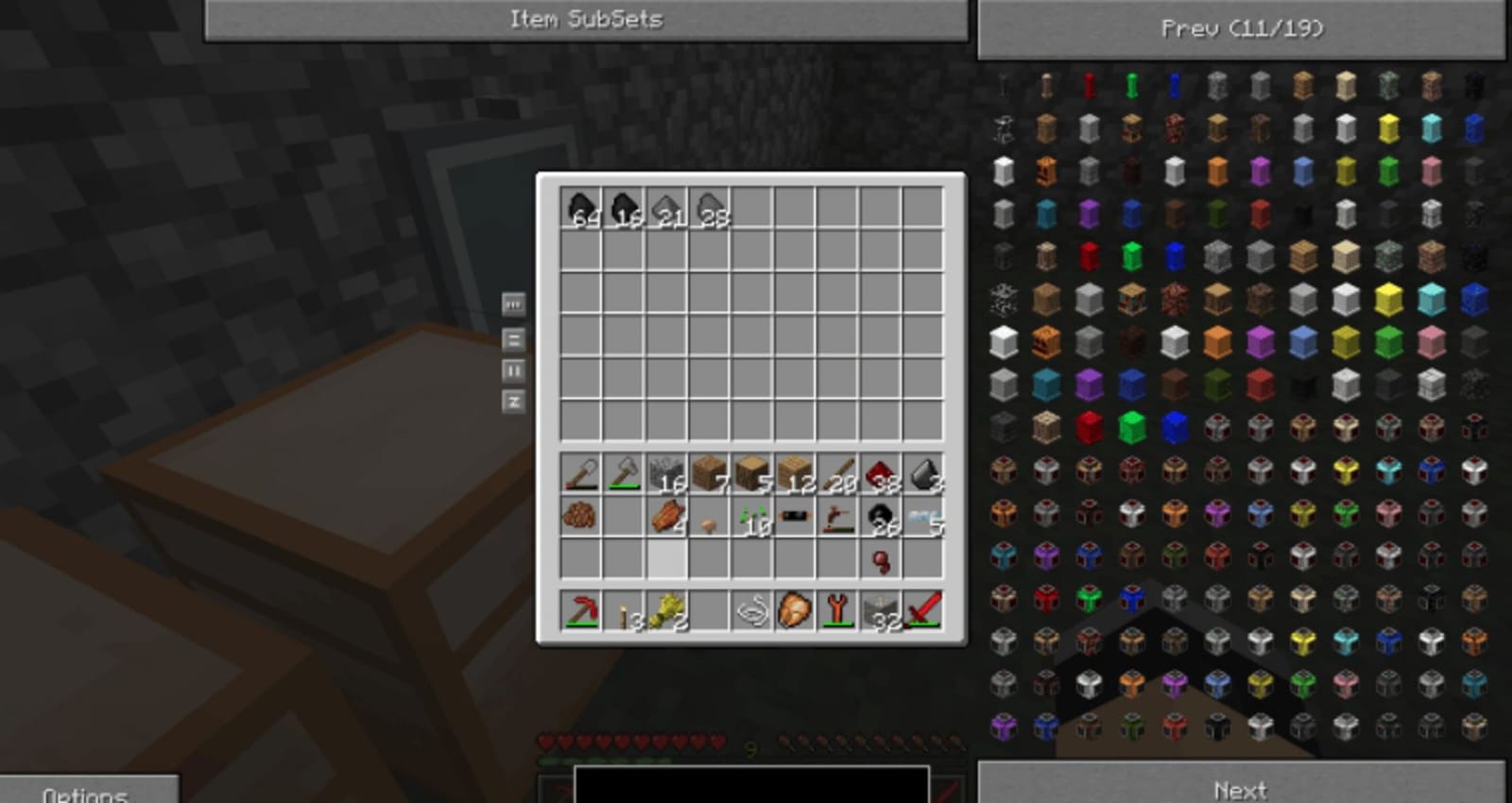Select the wheat bundle in the hotbar
This screenshot has height=803, width=1512.
pyautogui.click(x=666, y=614)
